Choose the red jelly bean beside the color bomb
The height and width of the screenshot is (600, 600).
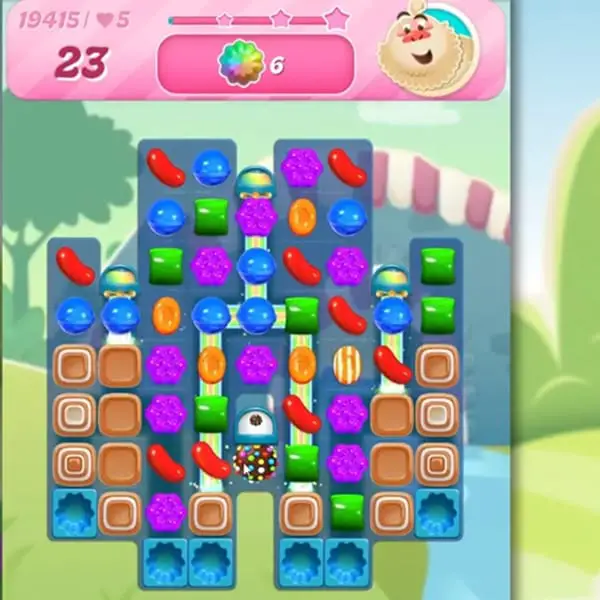pyautogui.click(x=211, y=460)
